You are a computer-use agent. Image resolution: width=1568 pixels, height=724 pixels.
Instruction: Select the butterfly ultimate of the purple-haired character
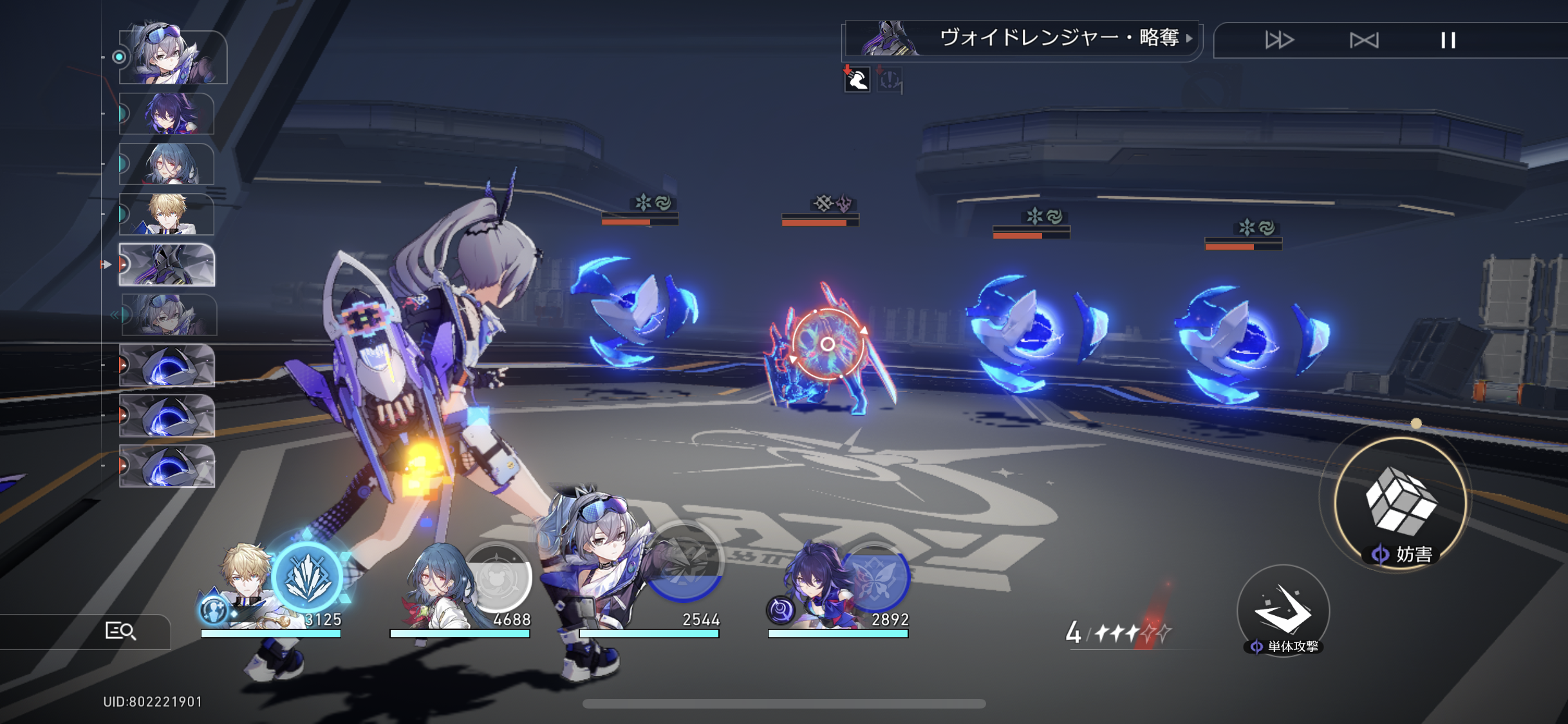874,577
